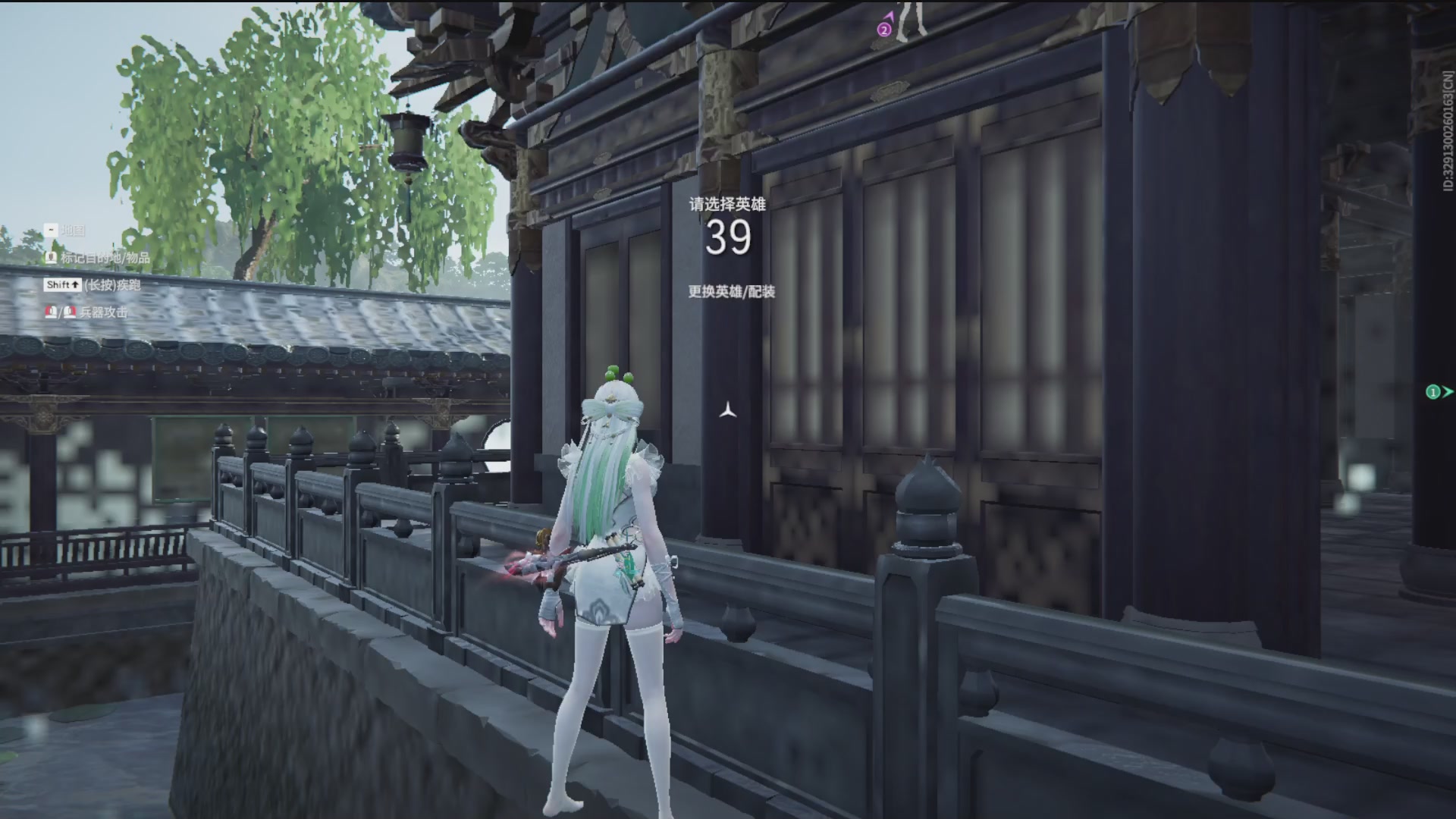Click the green ① teammate indicator on right edge
This screenshot has width=1456, height=819.
pyautogui.click(x=1432, y=392)
